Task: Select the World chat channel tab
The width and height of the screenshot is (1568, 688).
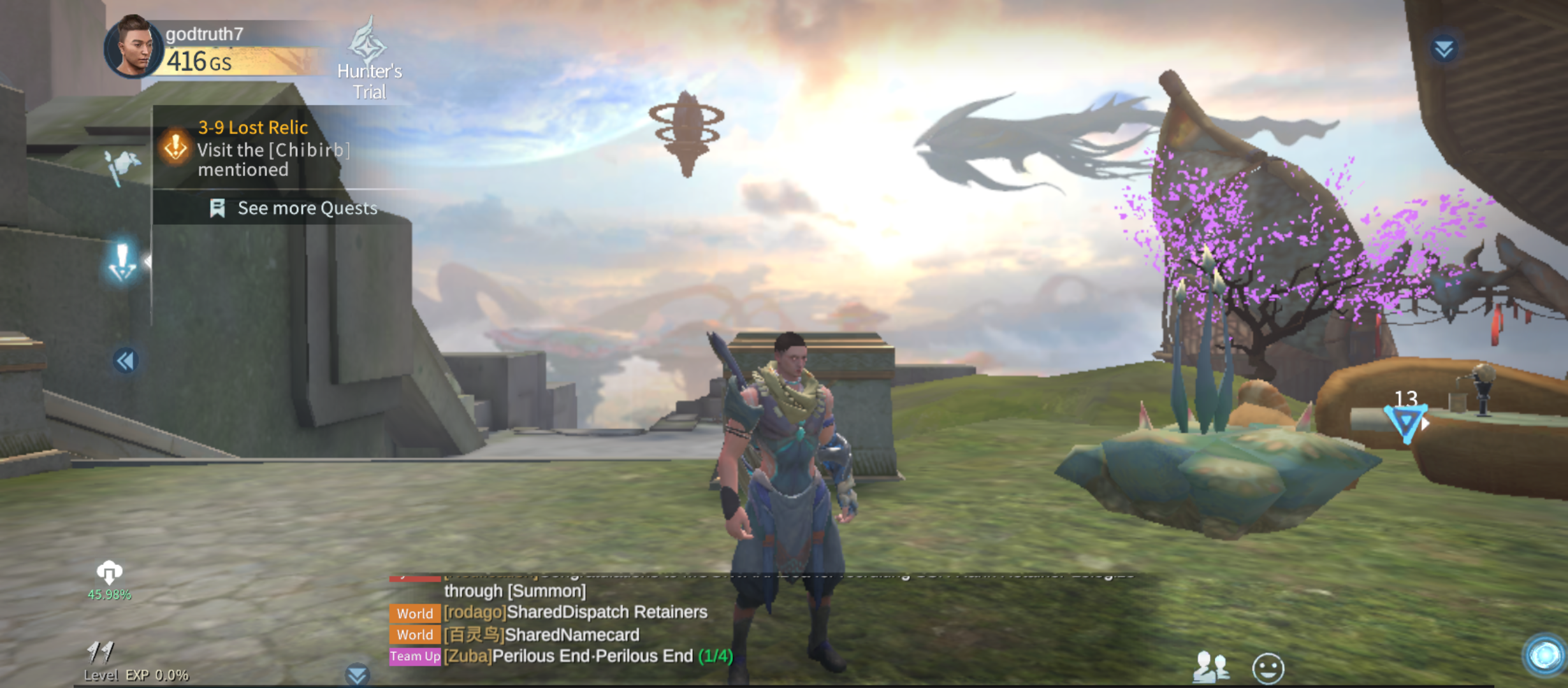Action: 414,613
